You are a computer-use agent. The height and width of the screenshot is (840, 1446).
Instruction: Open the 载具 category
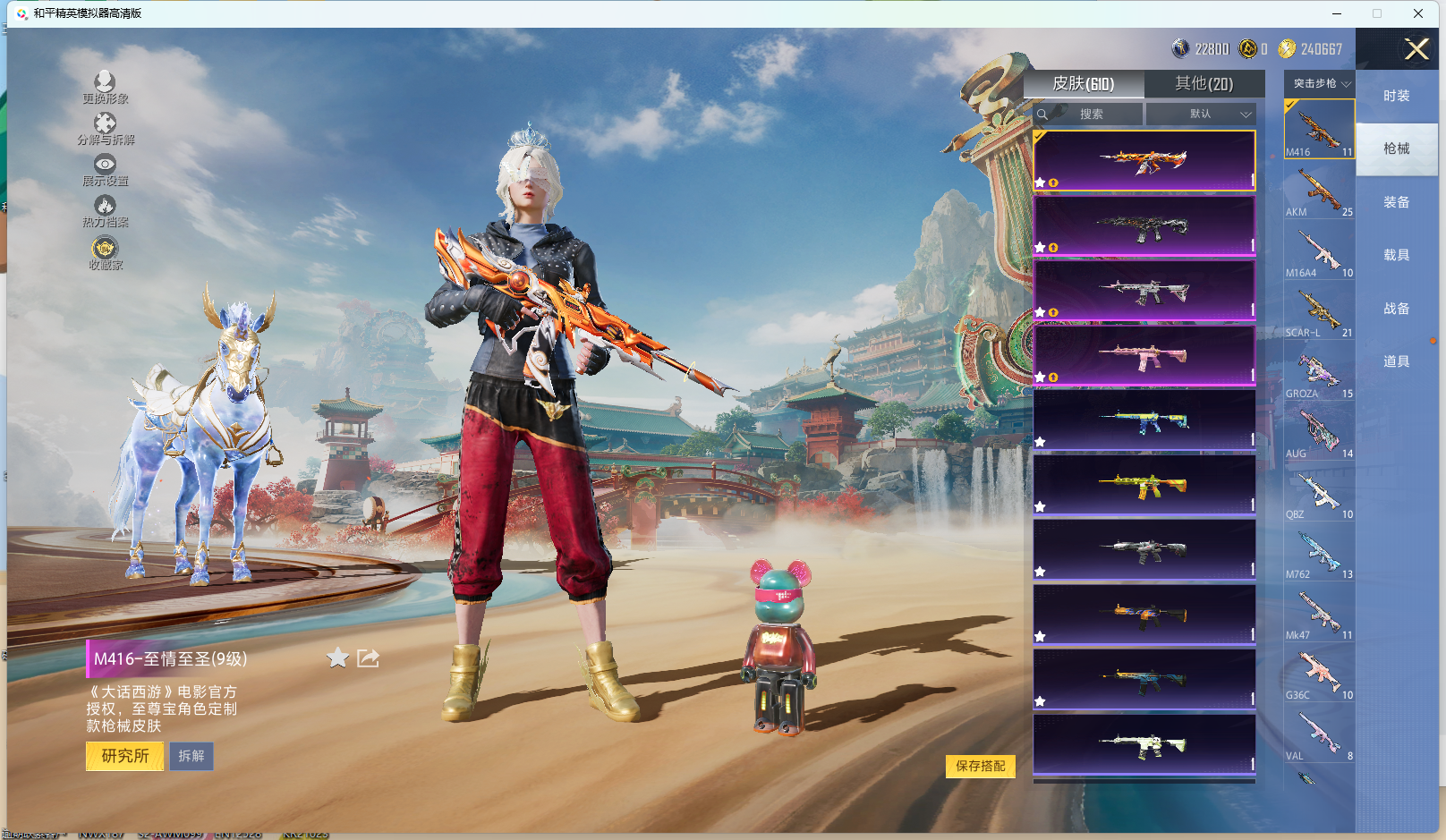[x=1396, y=255]
